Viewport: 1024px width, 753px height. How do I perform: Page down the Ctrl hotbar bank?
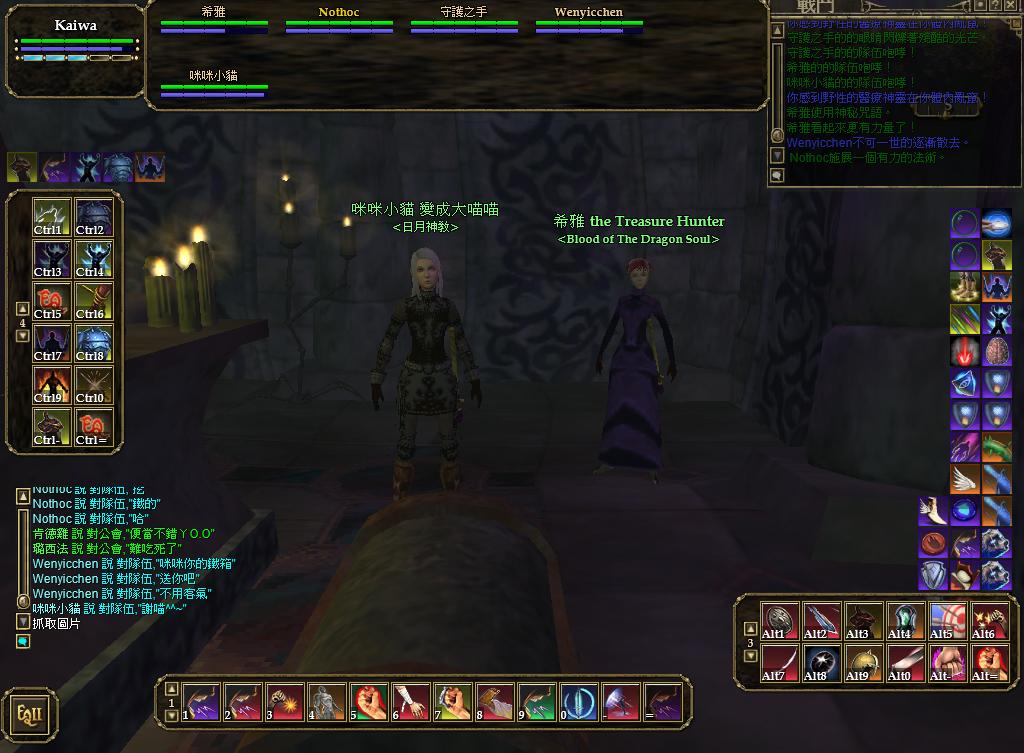coord(22,336)
